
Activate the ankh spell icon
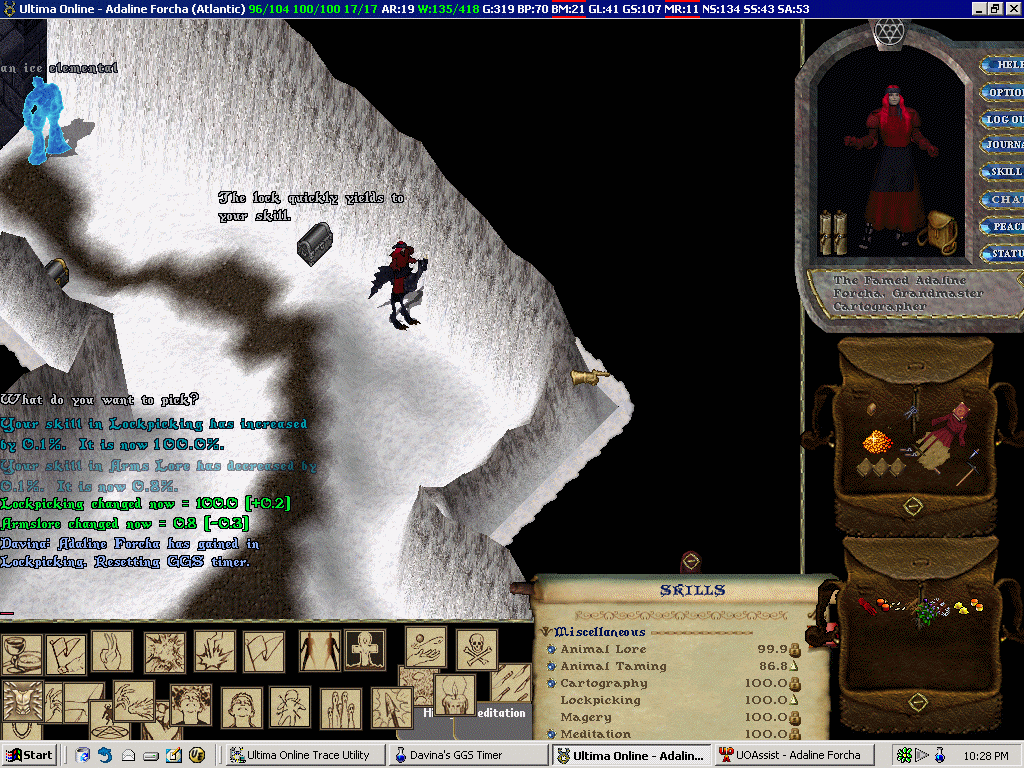point(364,650)
